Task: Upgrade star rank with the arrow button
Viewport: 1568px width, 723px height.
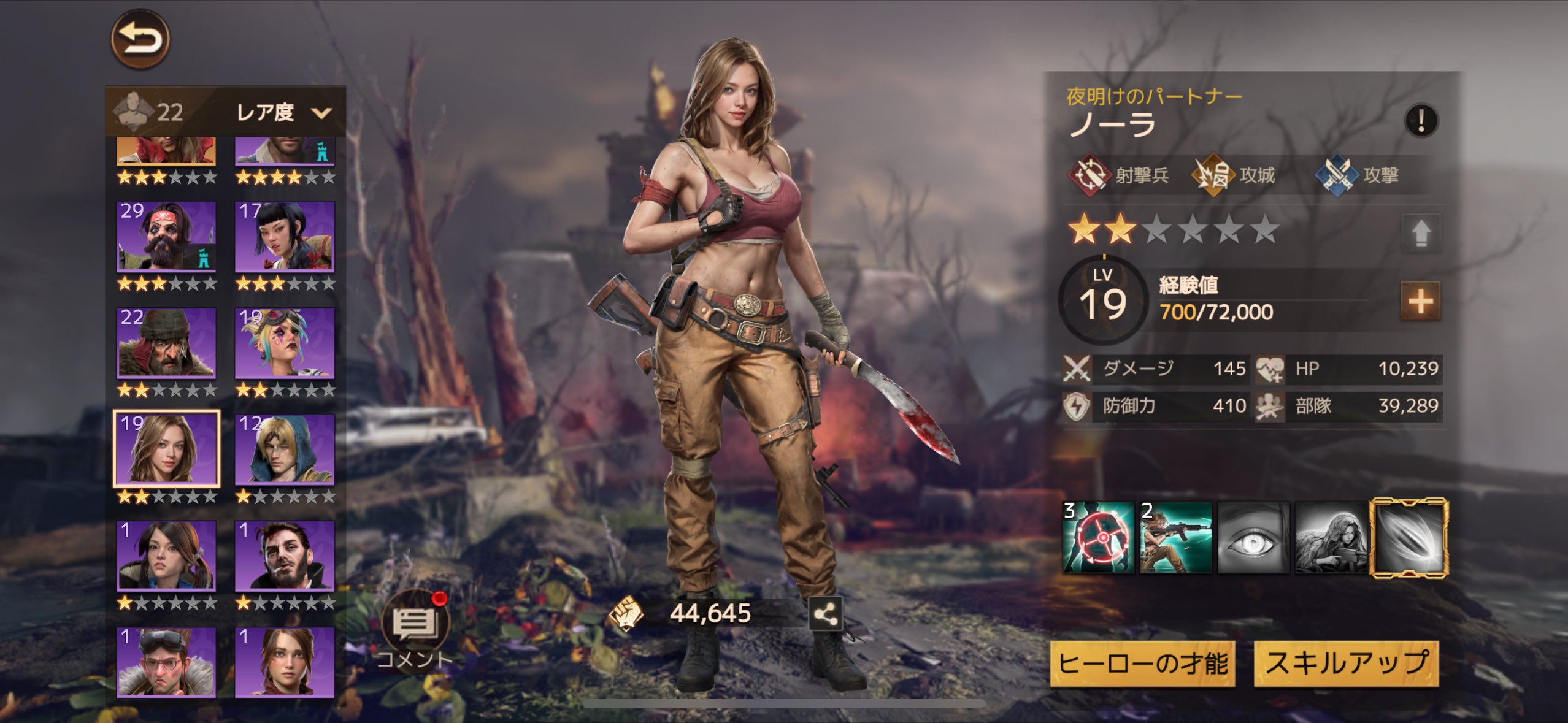Action: coord(1421,233)
